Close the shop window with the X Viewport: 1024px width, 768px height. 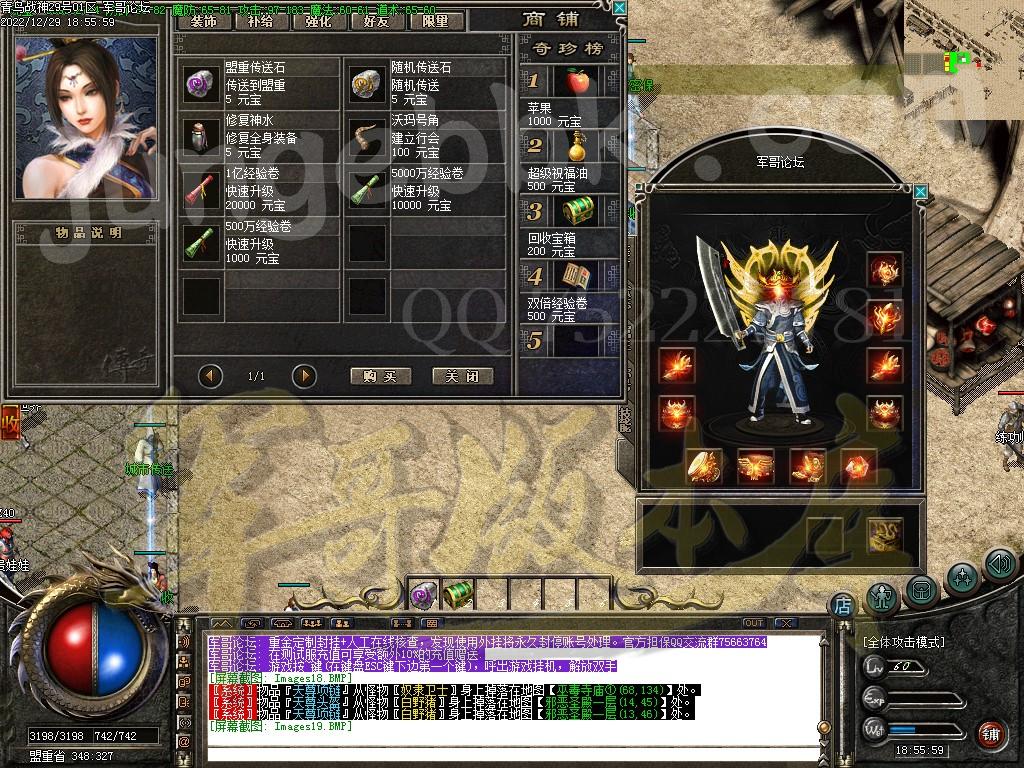click(619, 8)
